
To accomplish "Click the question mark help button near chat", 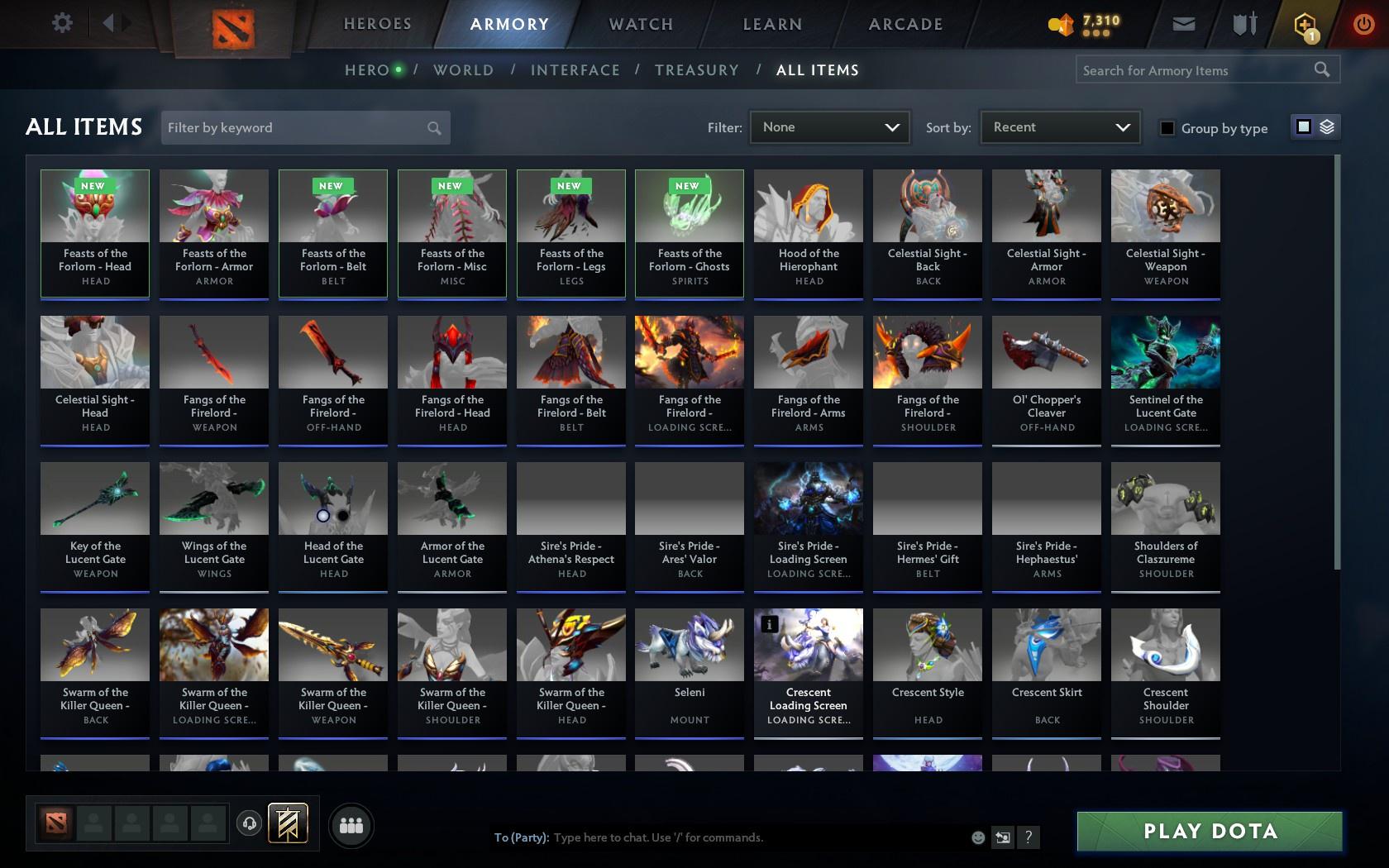I will tap(1028, 837).
